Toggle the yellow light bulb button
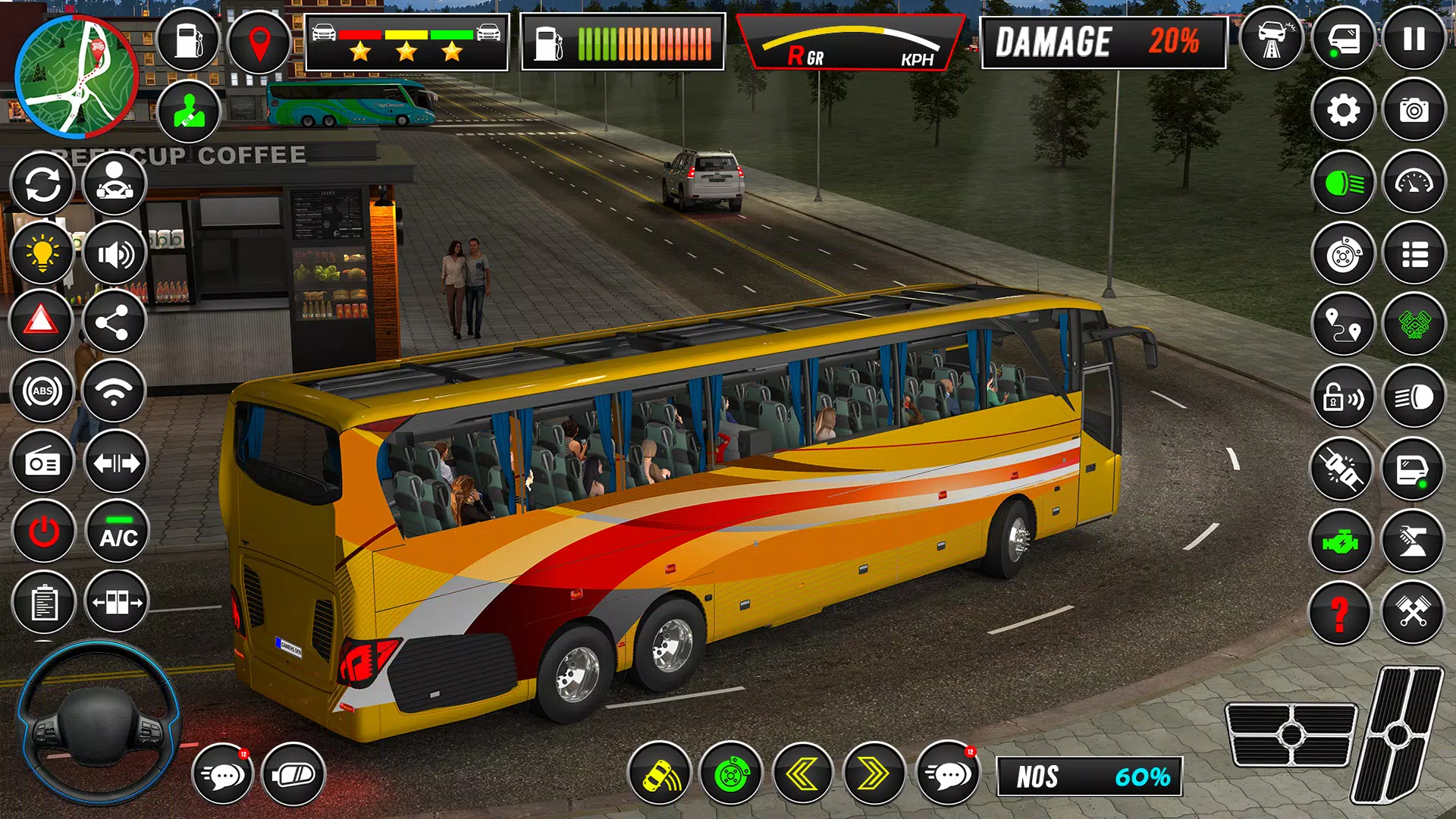Image resolution: width=1456 pixels, height=819 pixels. 42,254
